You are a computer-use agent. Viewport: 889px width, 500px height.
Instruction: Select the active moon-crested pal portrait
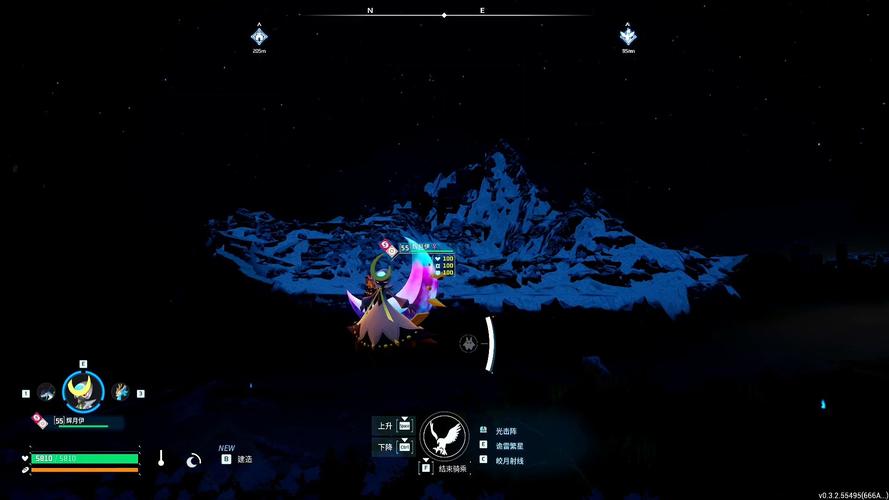[82, 391]
